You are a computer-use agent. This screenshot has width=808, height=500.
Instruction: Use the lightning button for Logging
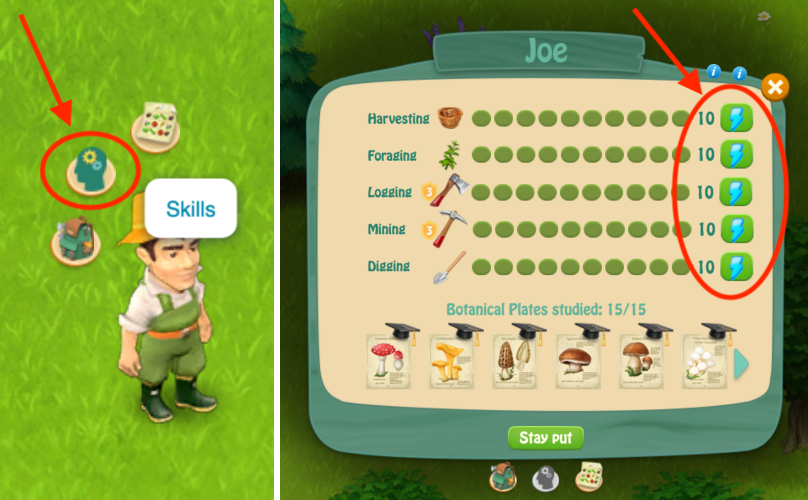pos(736,192)
